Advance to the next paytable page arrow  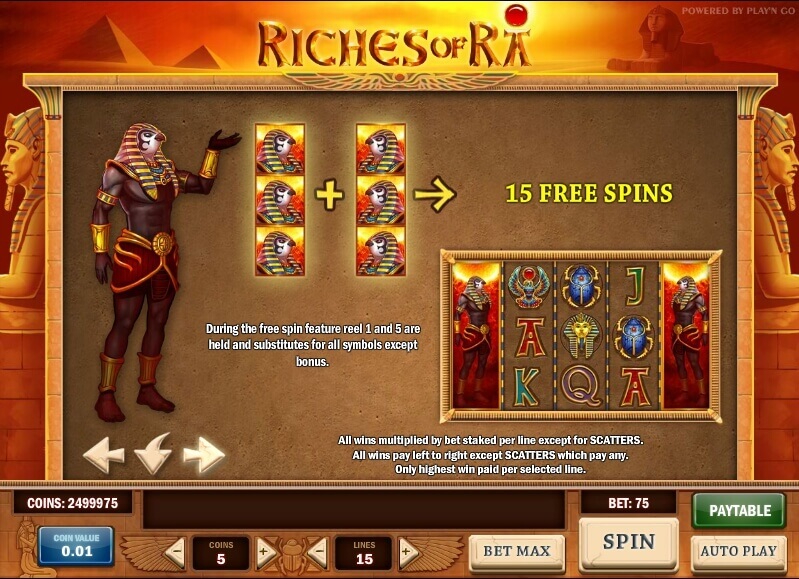[204, 455]
